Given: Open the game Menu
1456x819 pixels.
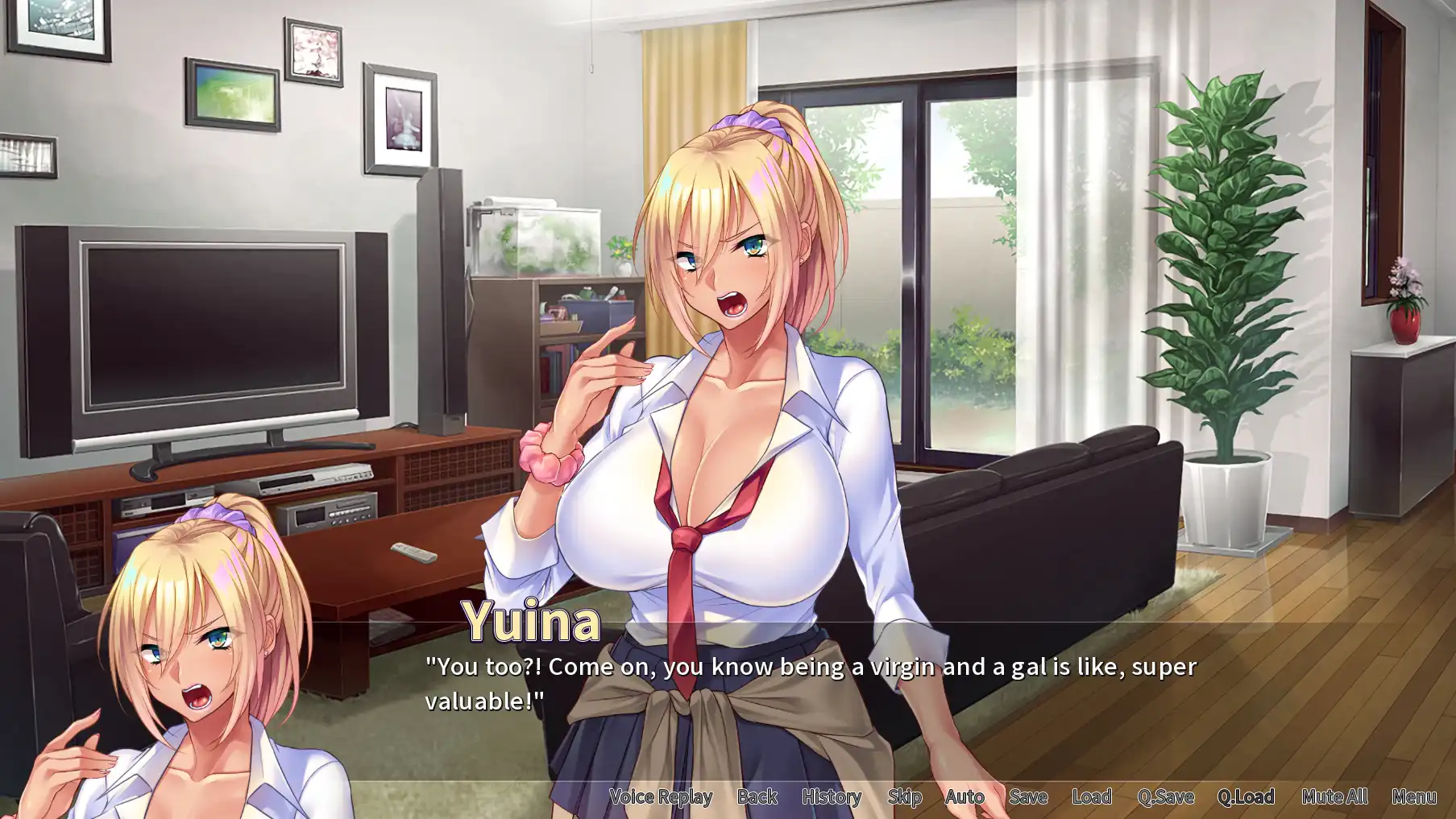Looking at the screenshot, I should [x=1413, y=796].
